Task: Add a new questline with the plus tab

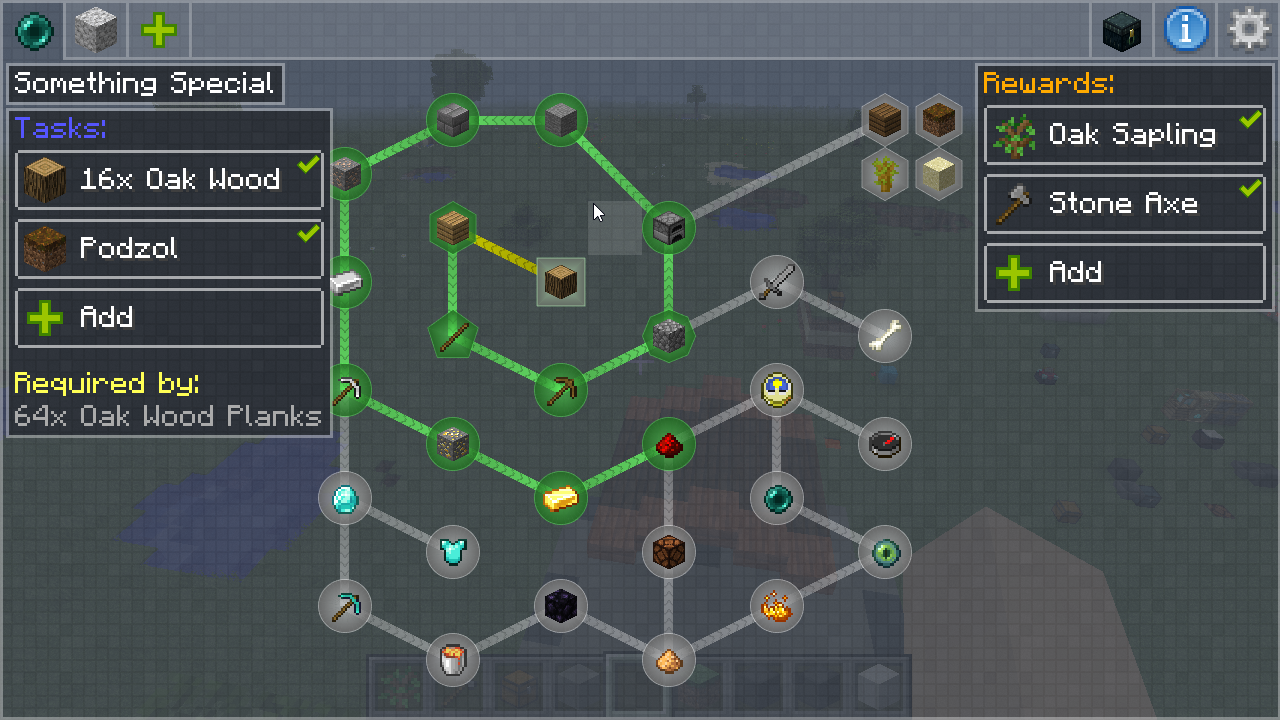Action: [x=159, y=30]
